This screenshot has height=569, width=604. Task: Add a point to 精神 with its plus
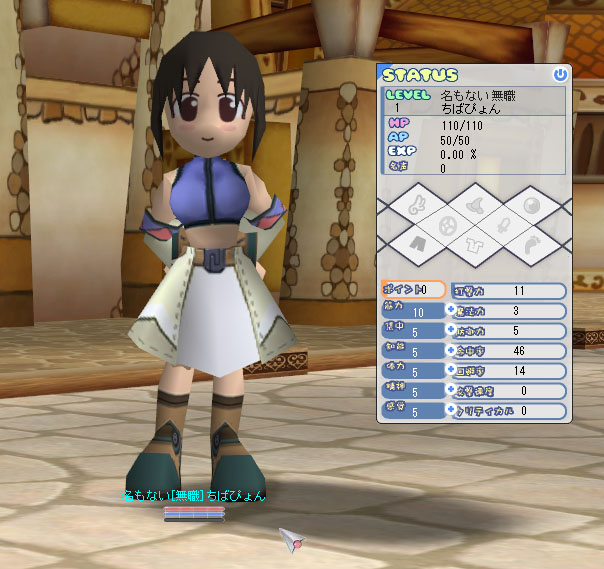[x=450, y=390]
